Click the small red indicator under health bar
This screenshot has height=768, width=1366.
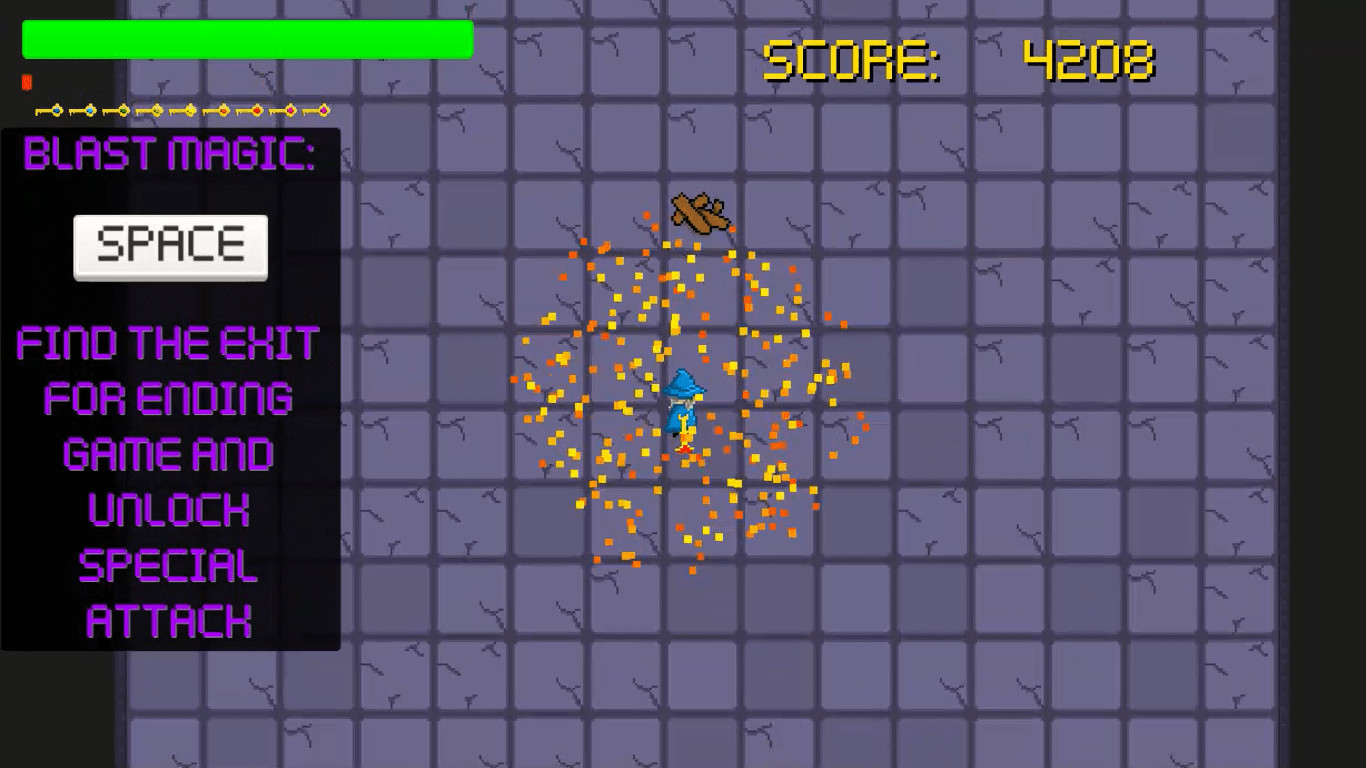tap(26, 83)
